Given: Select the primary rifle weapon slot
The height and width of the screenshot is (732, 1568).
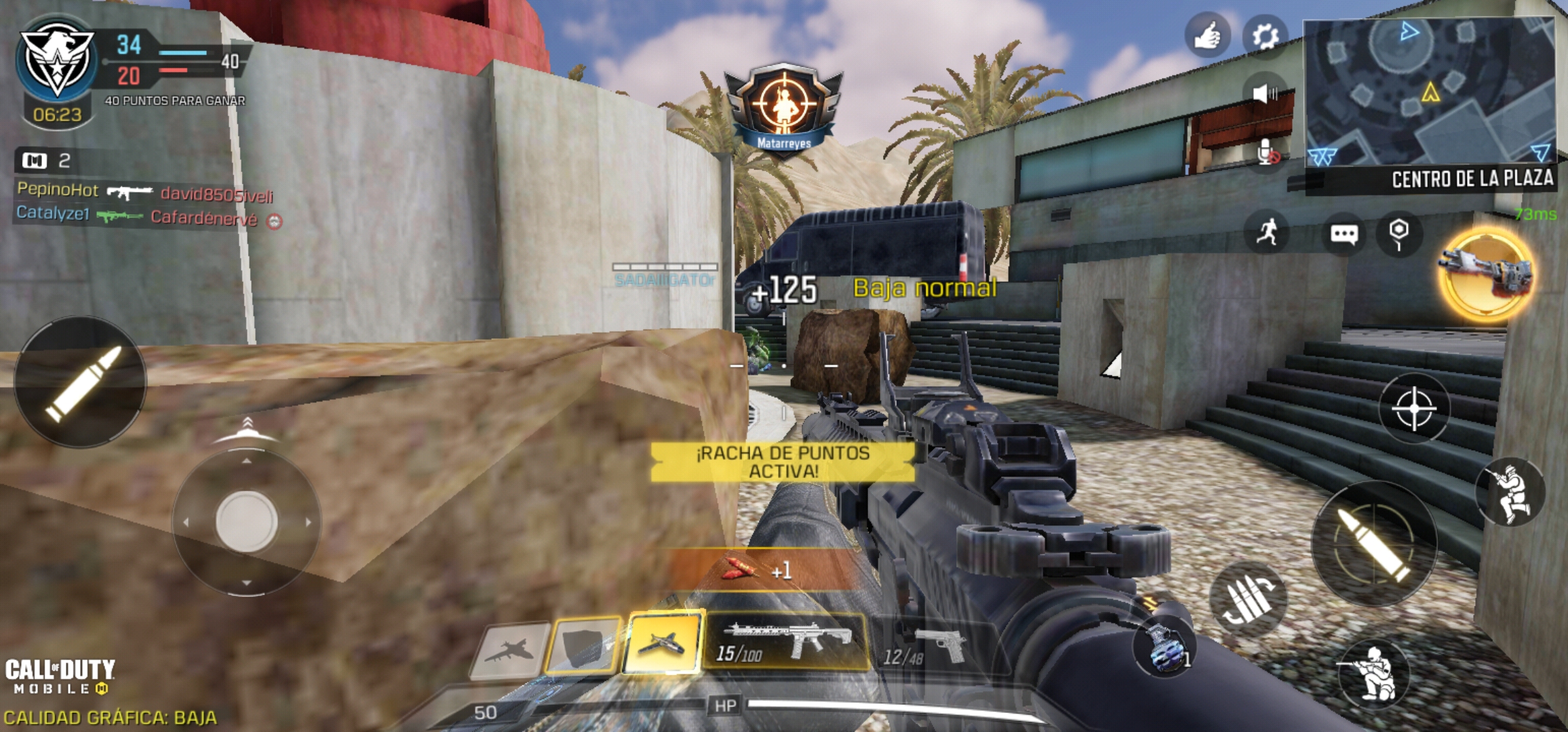Looking at the screenshot, I should (785, 642).
